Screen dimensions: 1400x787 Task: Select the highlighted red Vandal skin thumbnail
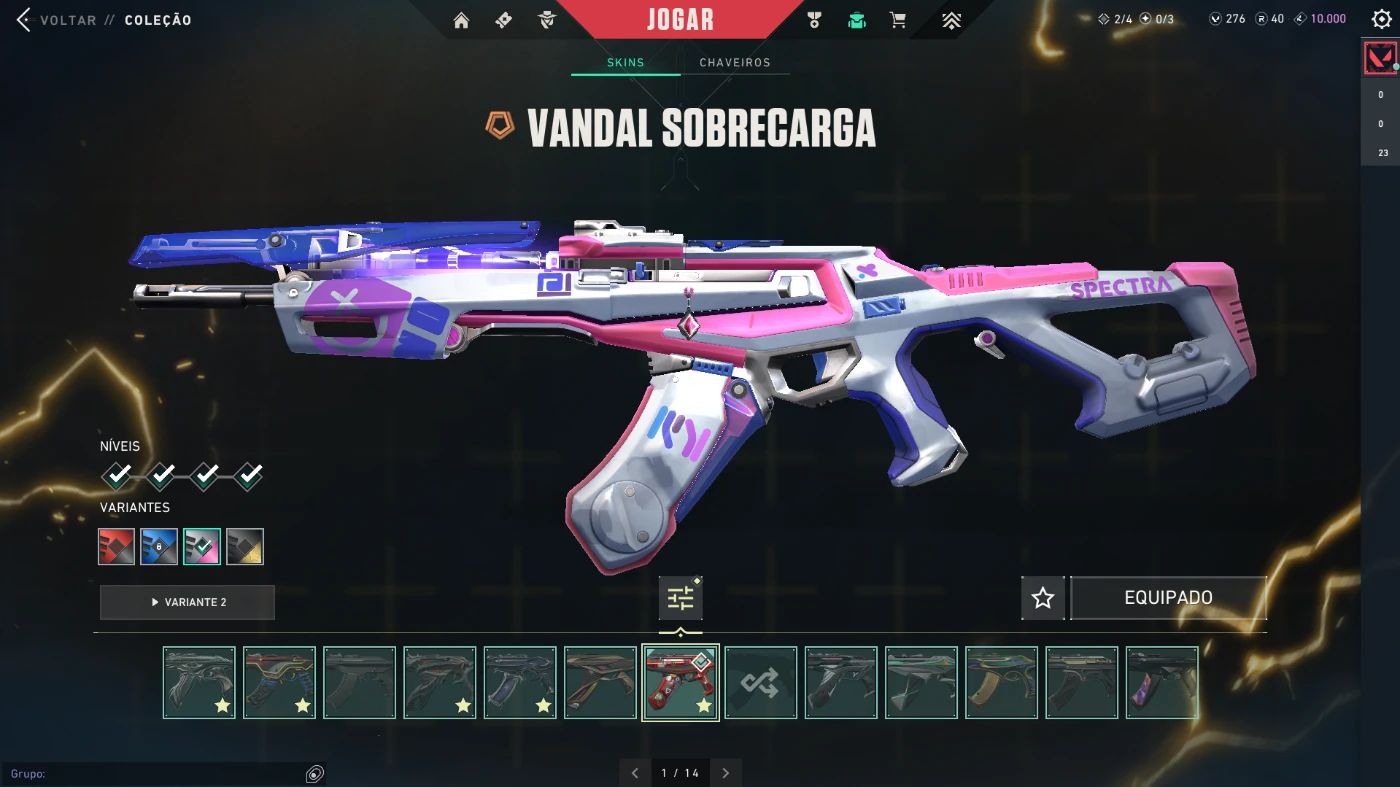tap(680, 683)
